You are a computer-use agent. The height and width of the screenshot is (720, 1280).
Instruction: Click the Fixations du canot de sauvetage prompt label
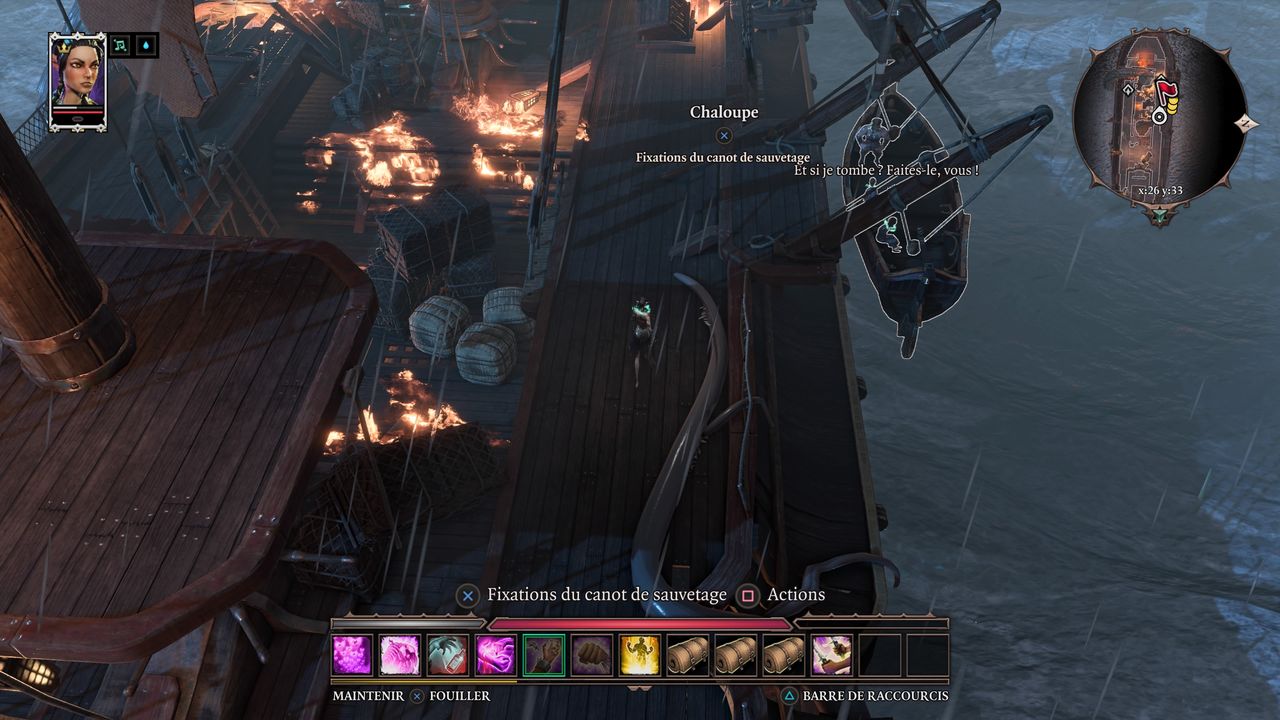[606, 595]
